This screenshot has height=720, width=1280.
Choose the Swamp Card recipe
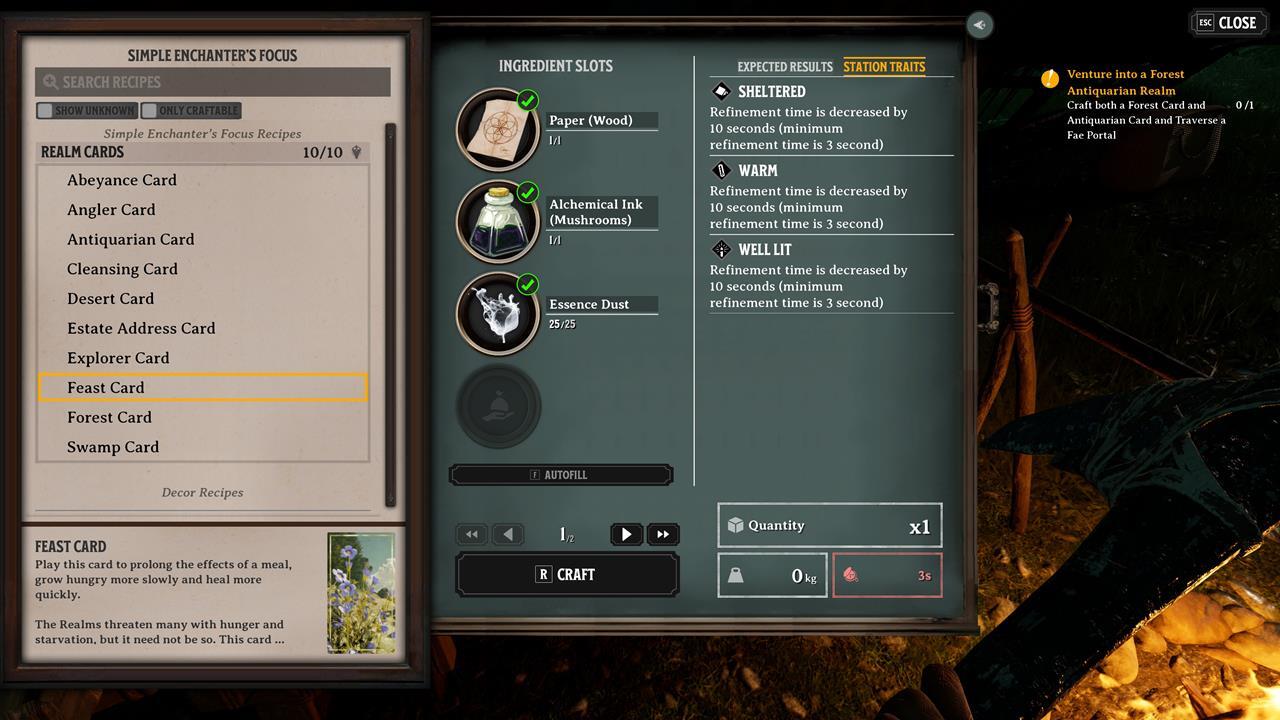coord(113,447)
